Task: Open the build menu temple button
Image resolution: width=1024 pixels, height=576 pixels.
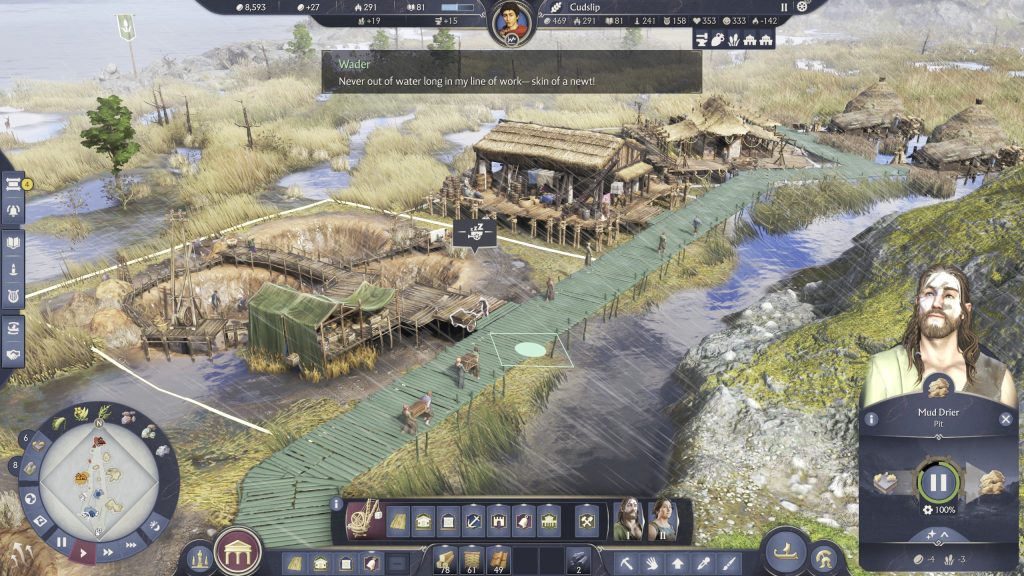Action: point(238,551)
